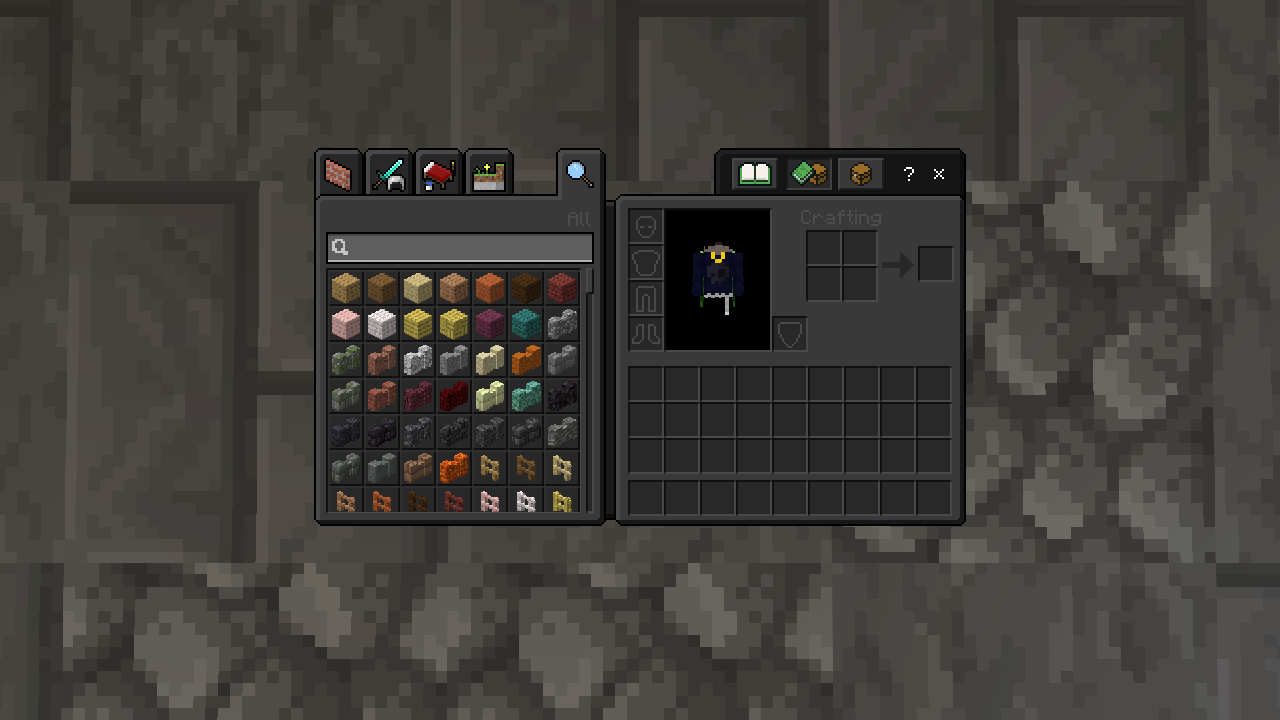Toggle the green book and crafting table button
The width and height of the screenshot is (1280, 720).
(808, 174)
